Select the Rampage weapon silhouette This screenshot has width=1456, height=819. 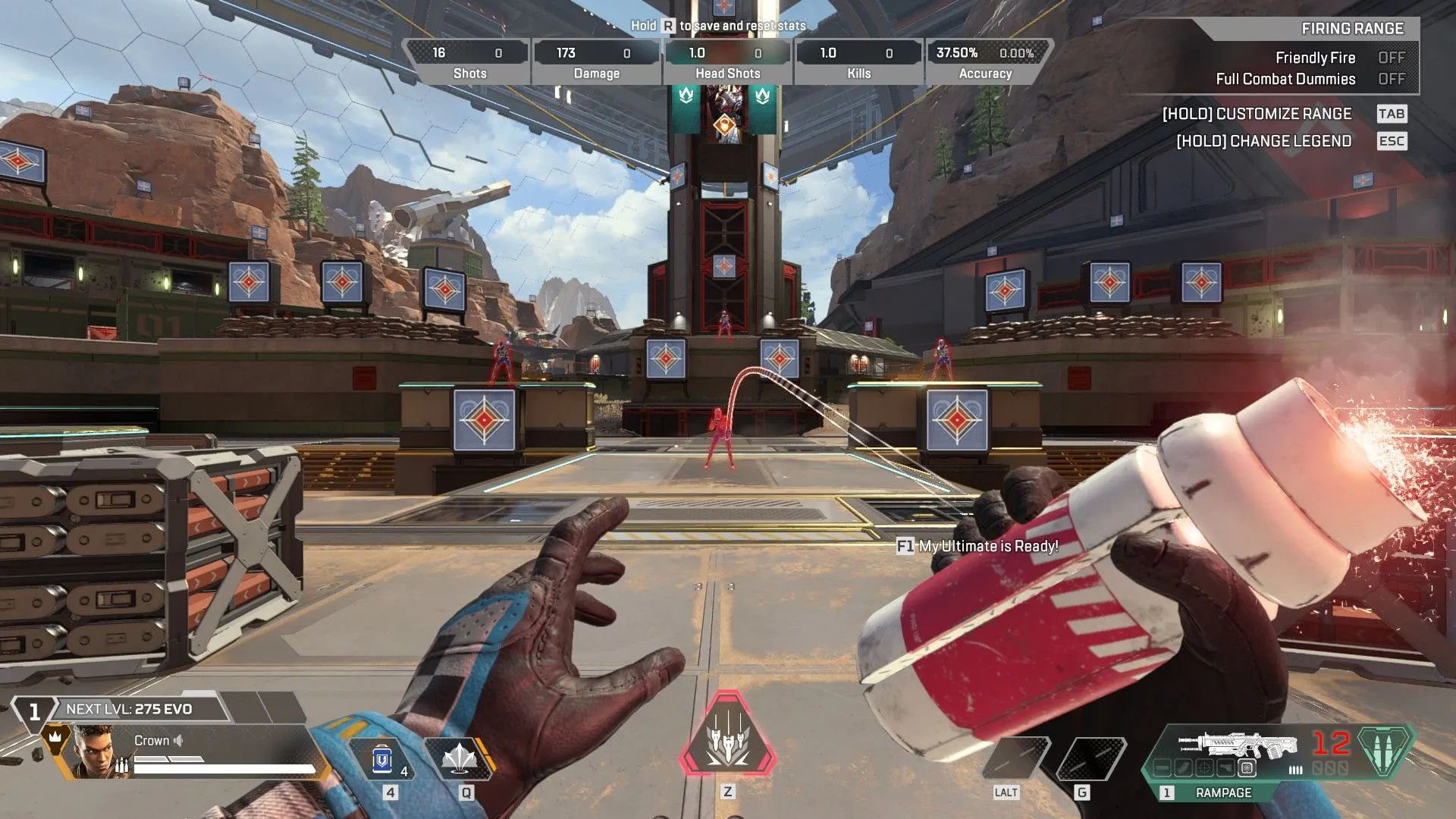pos(1237,744)
